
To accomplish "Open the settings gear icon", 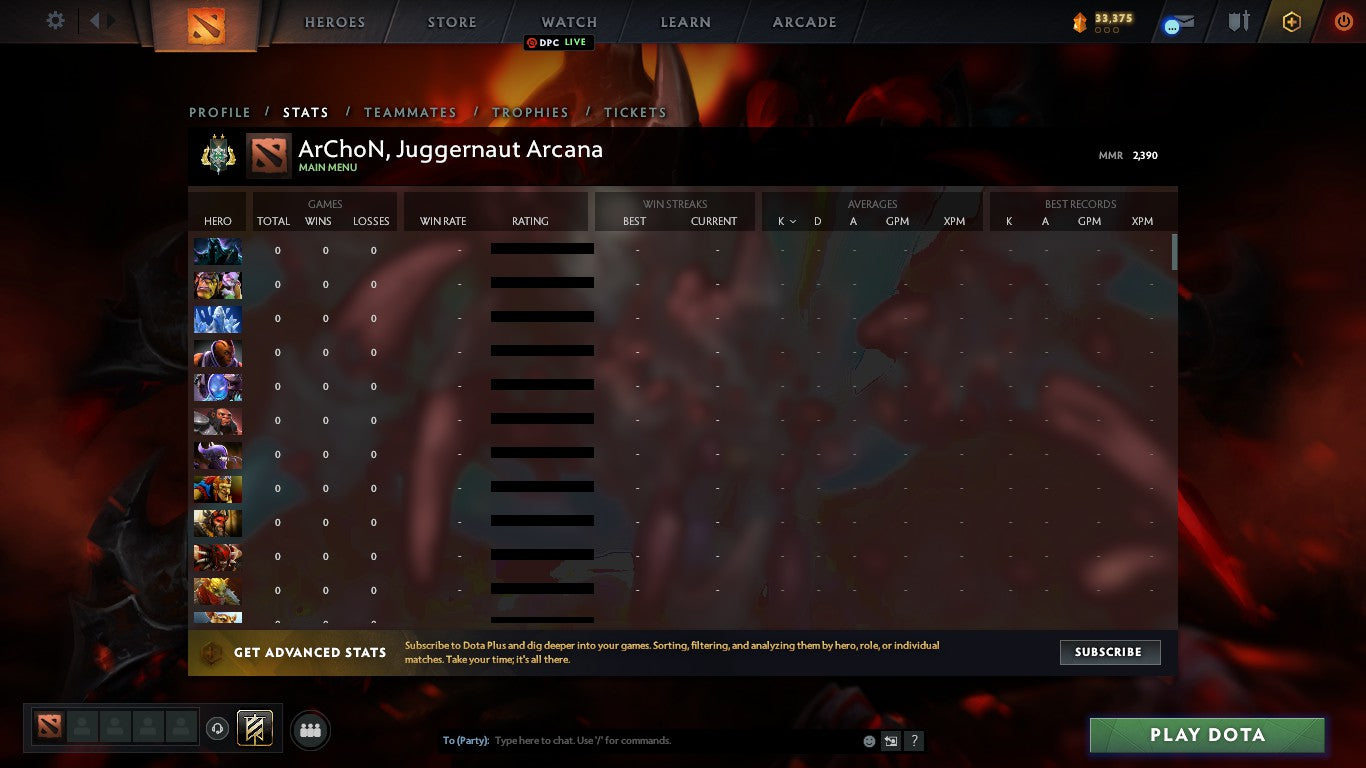I will click(55, 20).
